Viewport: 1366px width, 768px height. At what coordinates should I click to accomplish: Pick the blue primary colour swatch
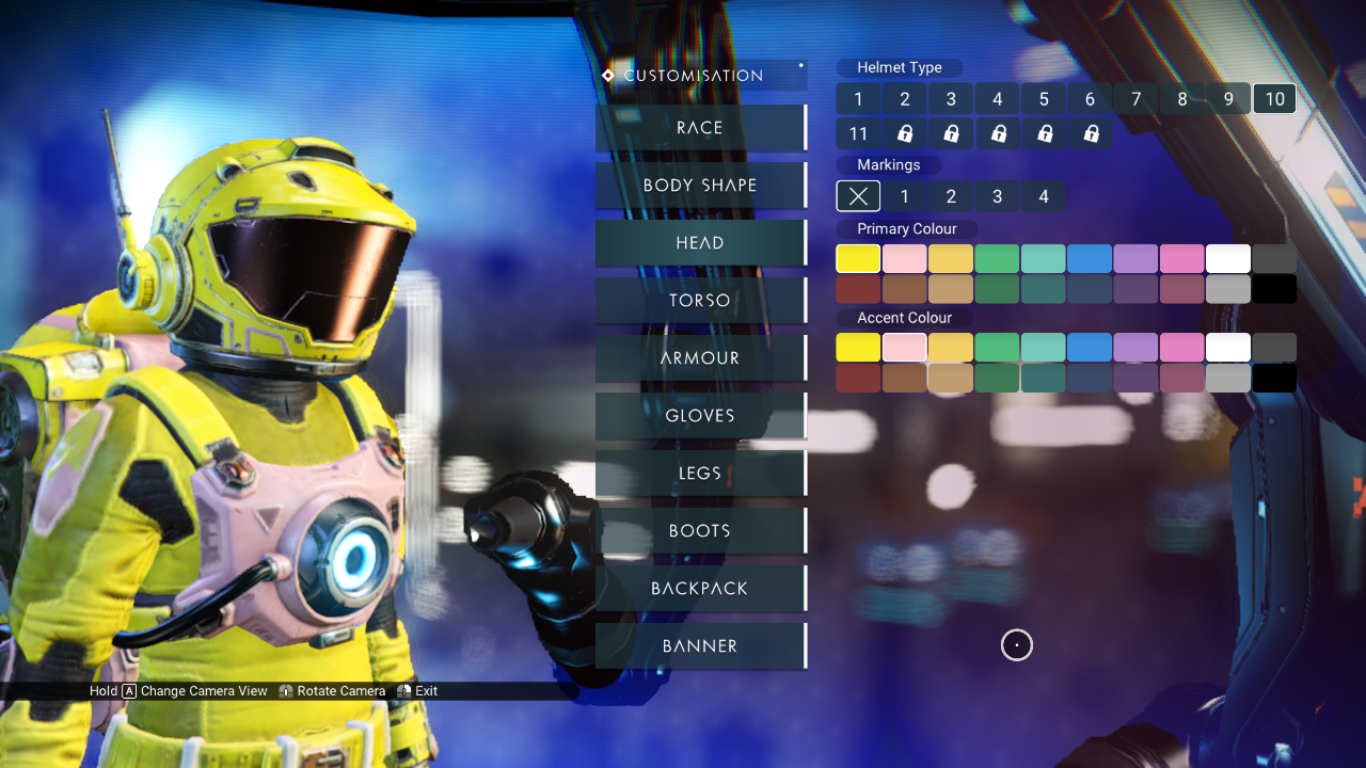pos(1089,259)
